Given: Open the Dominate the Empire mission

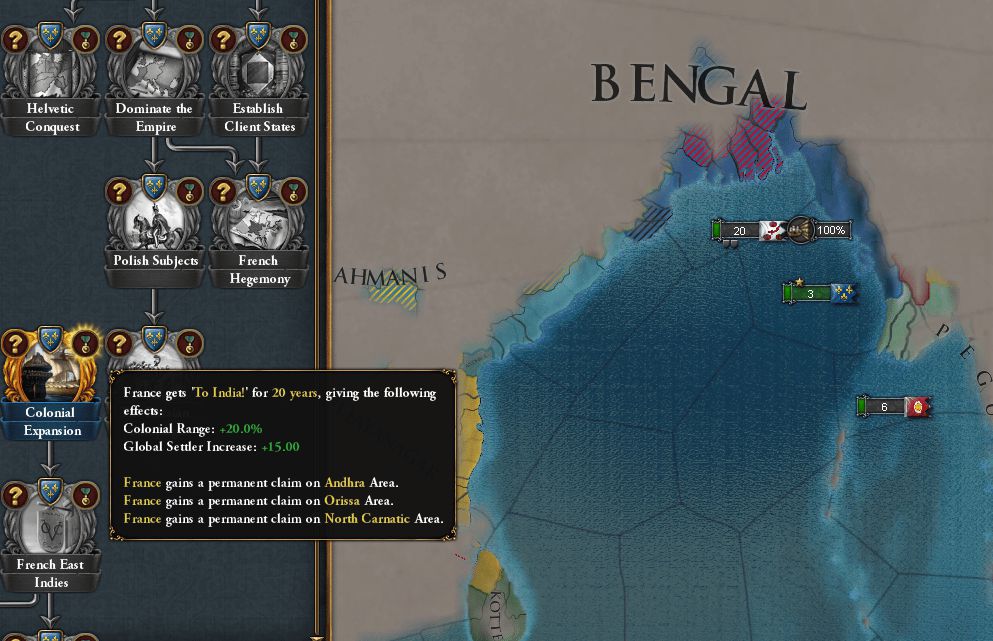Looking at the screenshot, I should click(154, 73).
